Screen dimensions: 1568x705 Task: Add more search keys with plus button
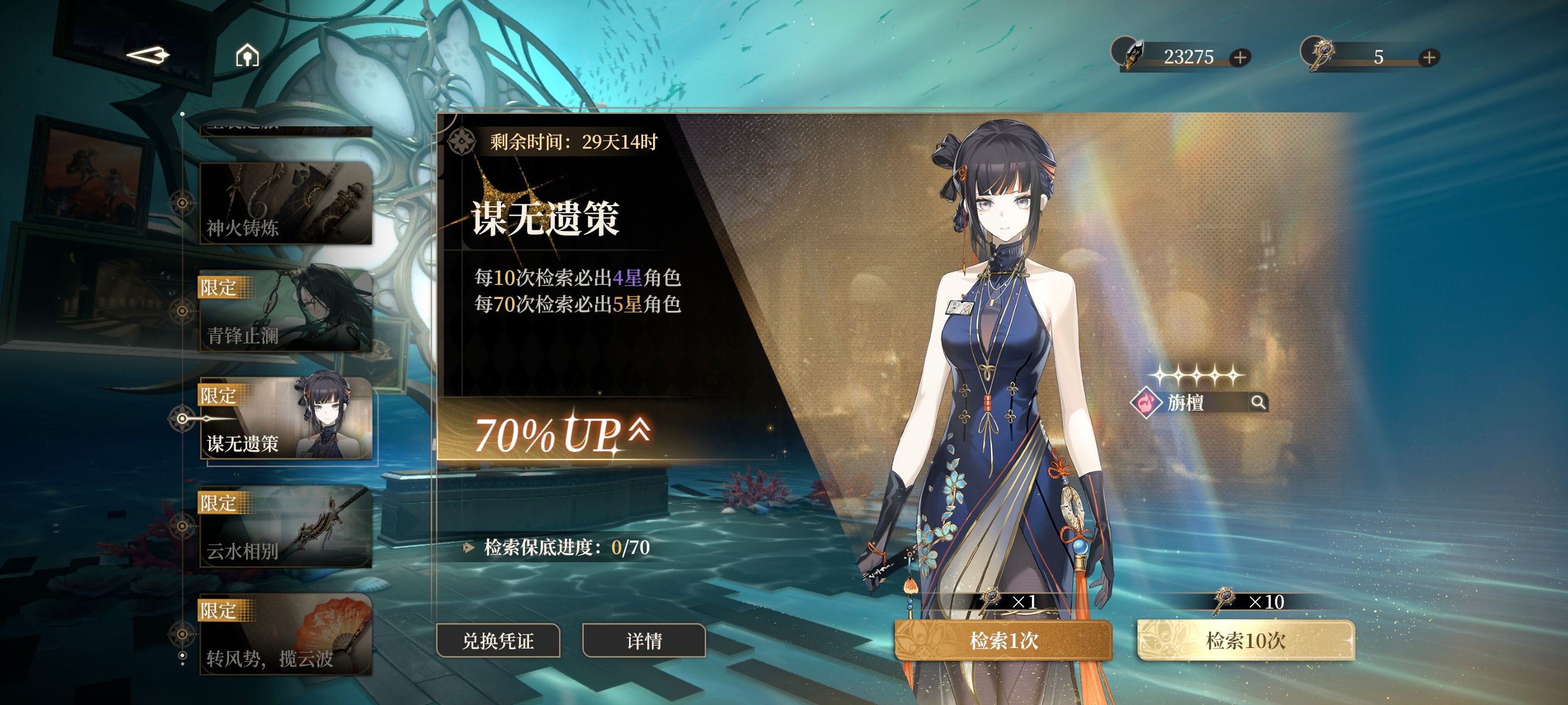(1429, 57)
